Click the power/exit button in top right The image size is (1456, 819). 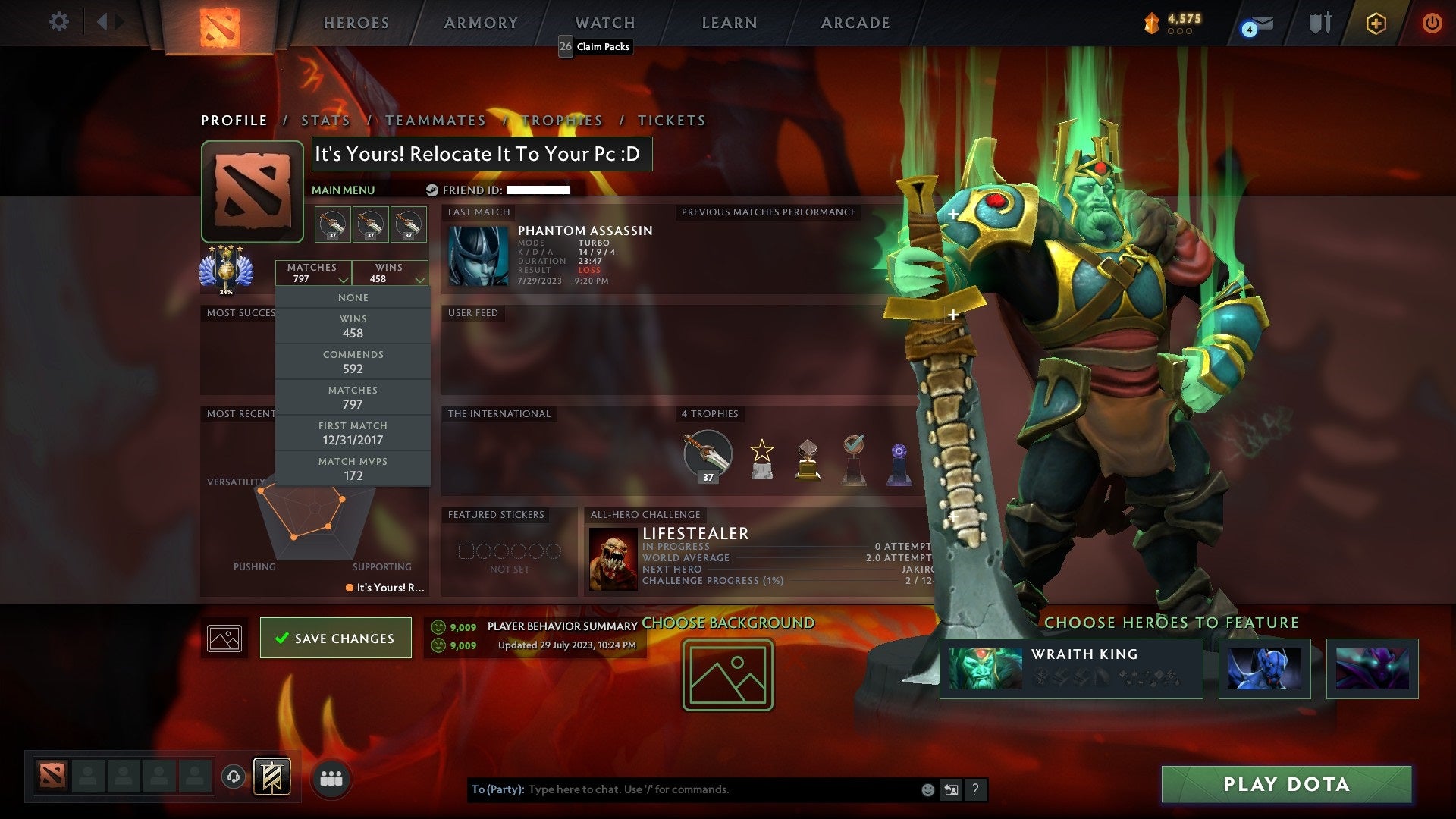coord(1433,23)
